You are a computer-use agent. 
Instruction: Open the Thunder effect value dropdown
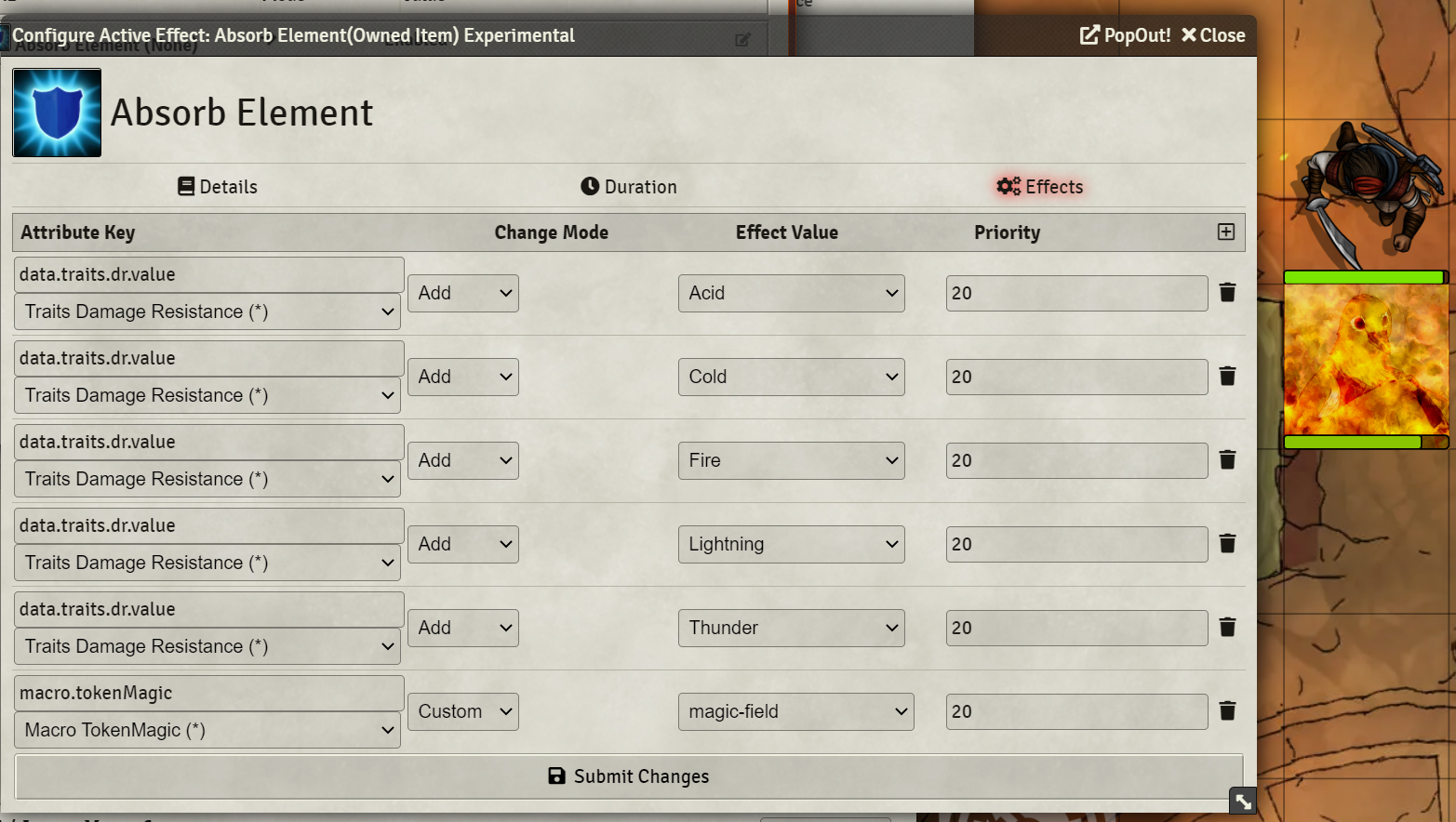(x=791, y=628)
